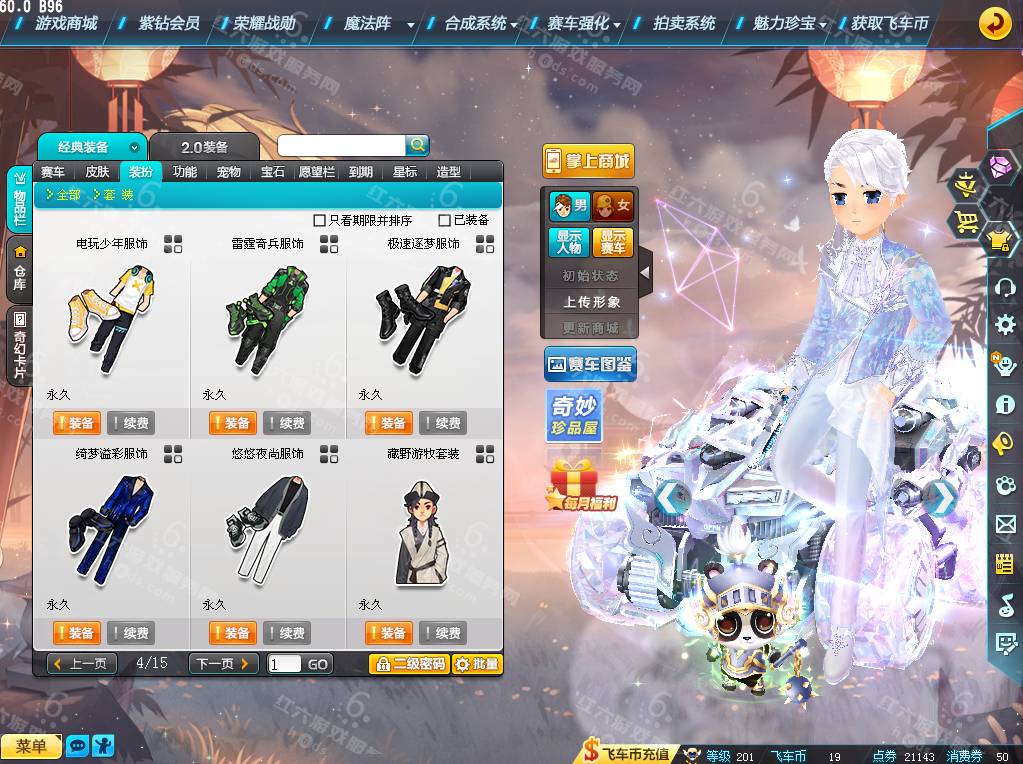Click the 批量 batch button

coord(477,664)
